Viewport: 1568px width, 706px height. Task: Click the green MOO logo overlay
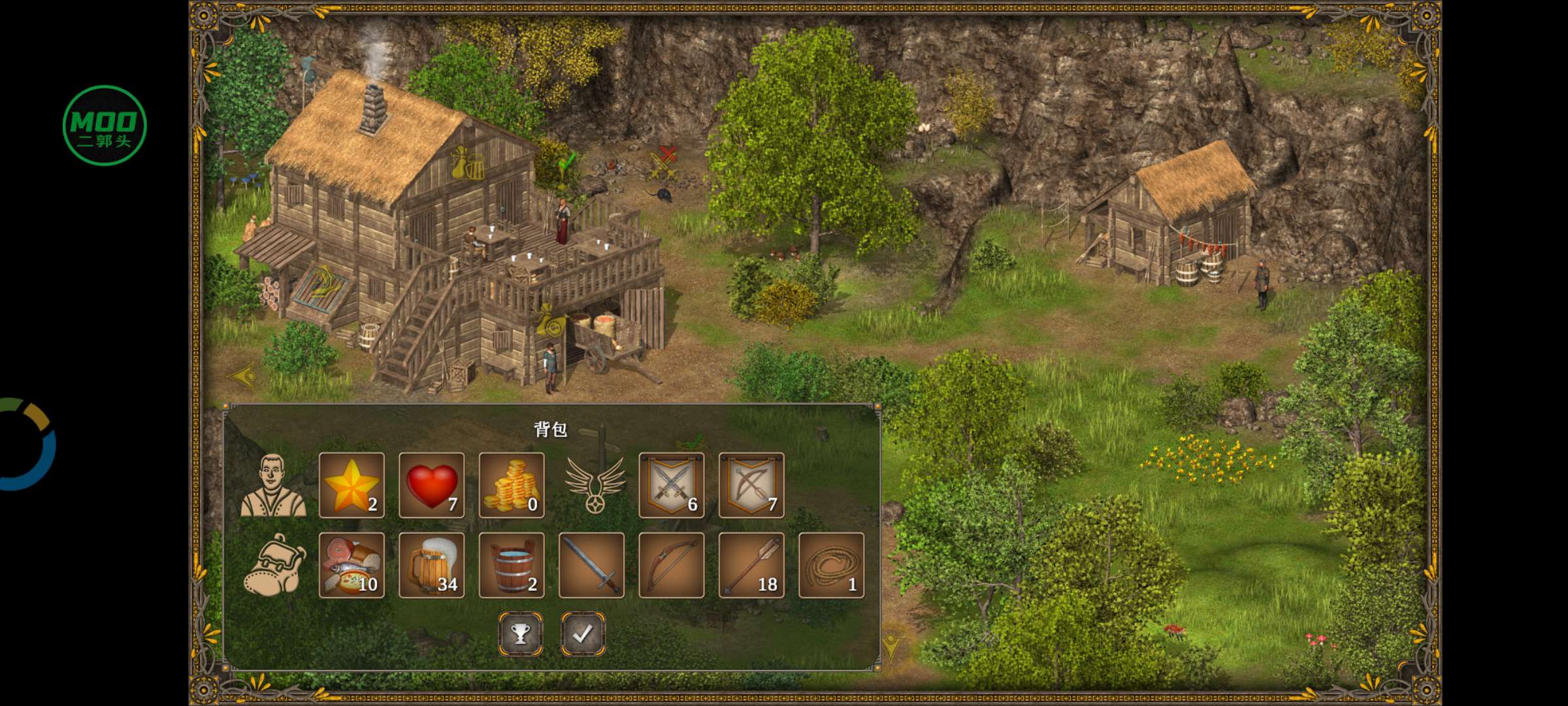[105, 126]
